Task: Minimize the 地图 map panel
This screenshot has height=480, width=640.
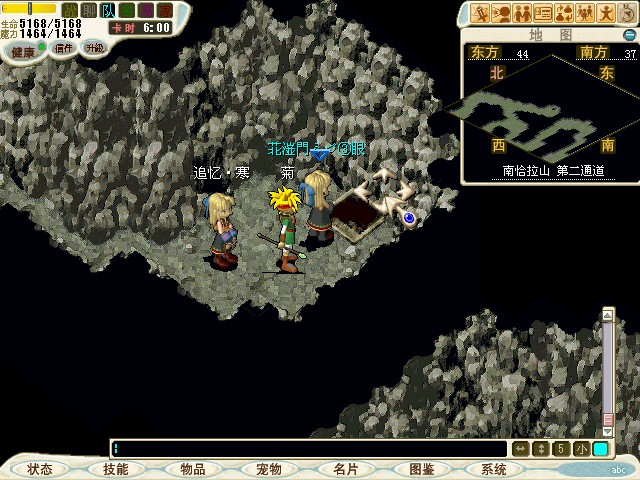Action: [630, 35]
